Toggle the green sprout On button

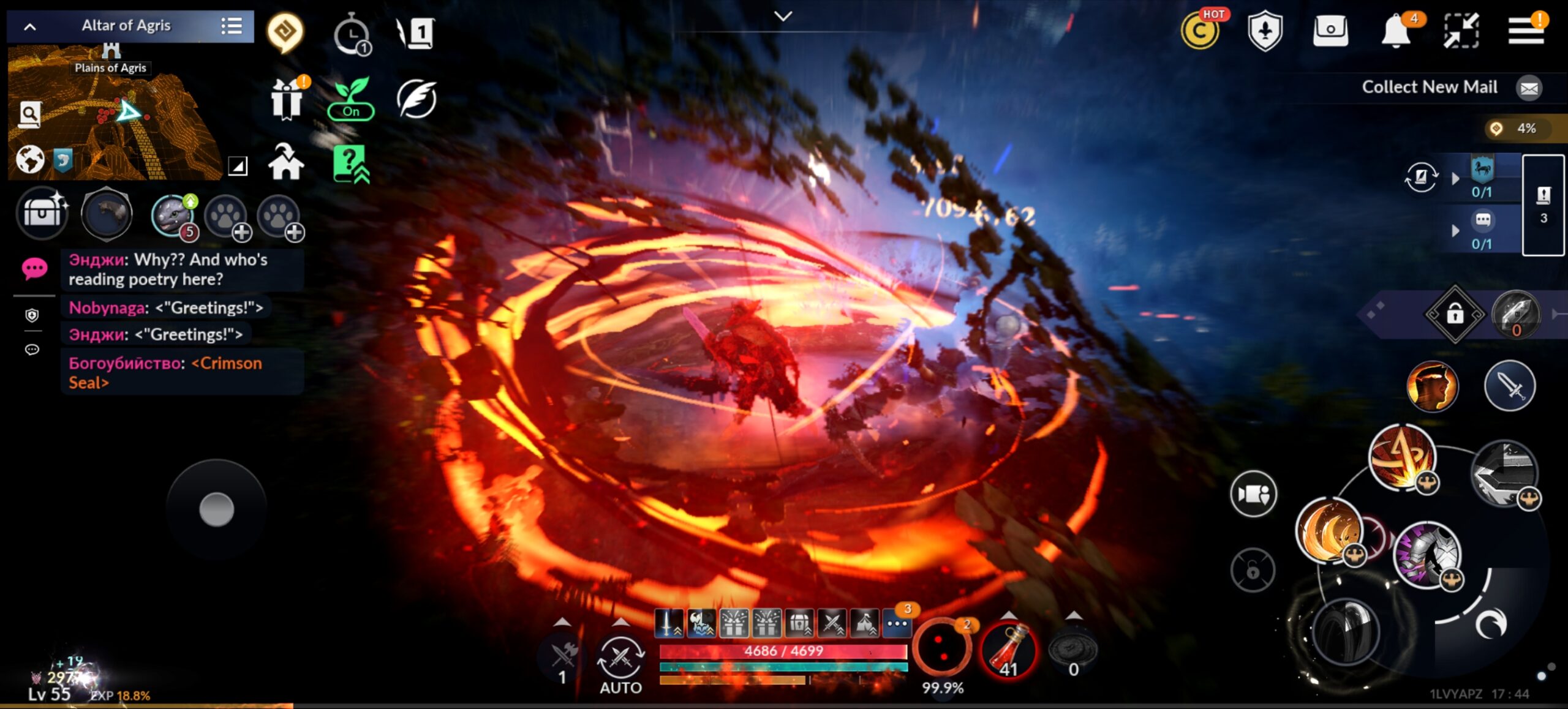coord(351,99)
